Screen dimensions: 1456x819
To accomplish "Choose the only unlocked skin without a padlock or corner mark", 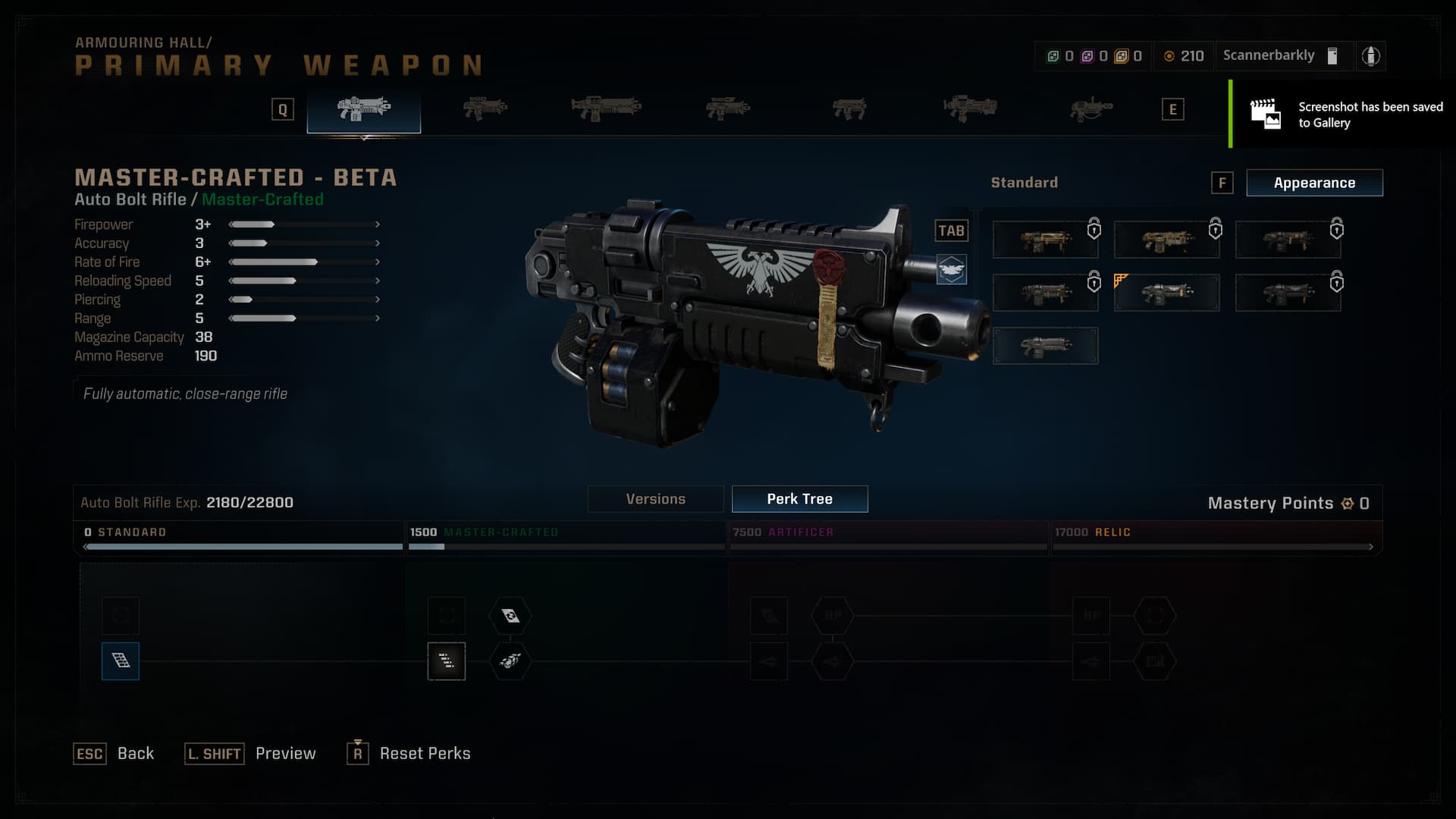I will (x=1045, y=346).
